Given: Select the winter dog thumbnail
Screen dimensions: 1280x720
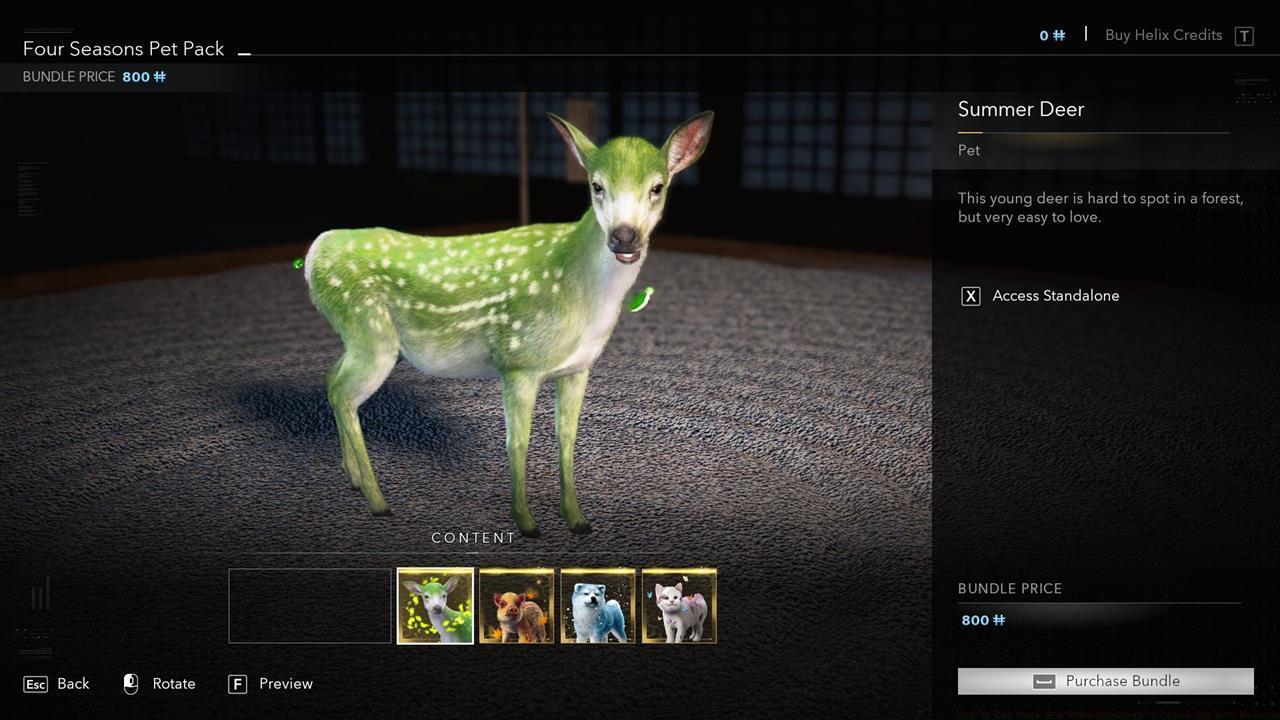Looking at the screenshot, I should [x=597, y=604].
